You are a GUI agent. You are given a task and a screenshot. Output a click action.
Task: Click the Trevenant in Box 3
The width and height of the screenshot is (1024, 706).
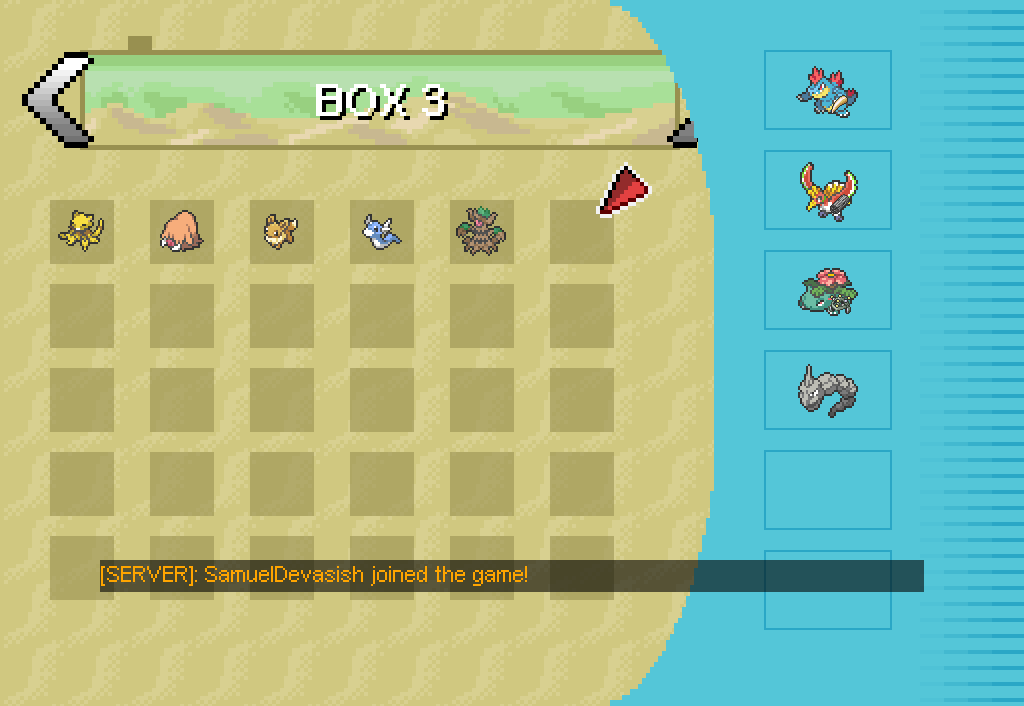coord(481,231)
